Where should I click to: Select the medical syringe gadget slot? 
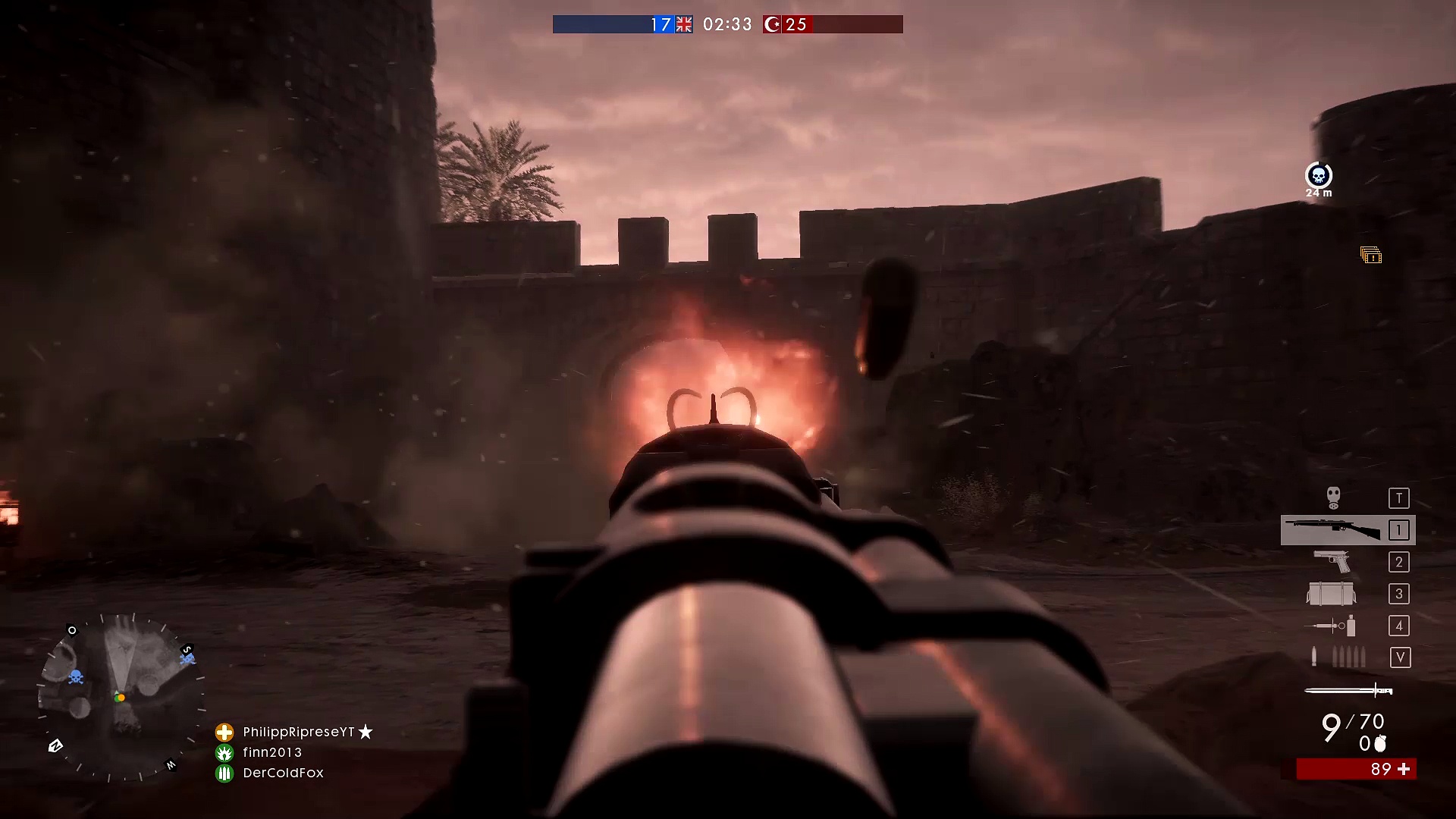click(1331, 626)
